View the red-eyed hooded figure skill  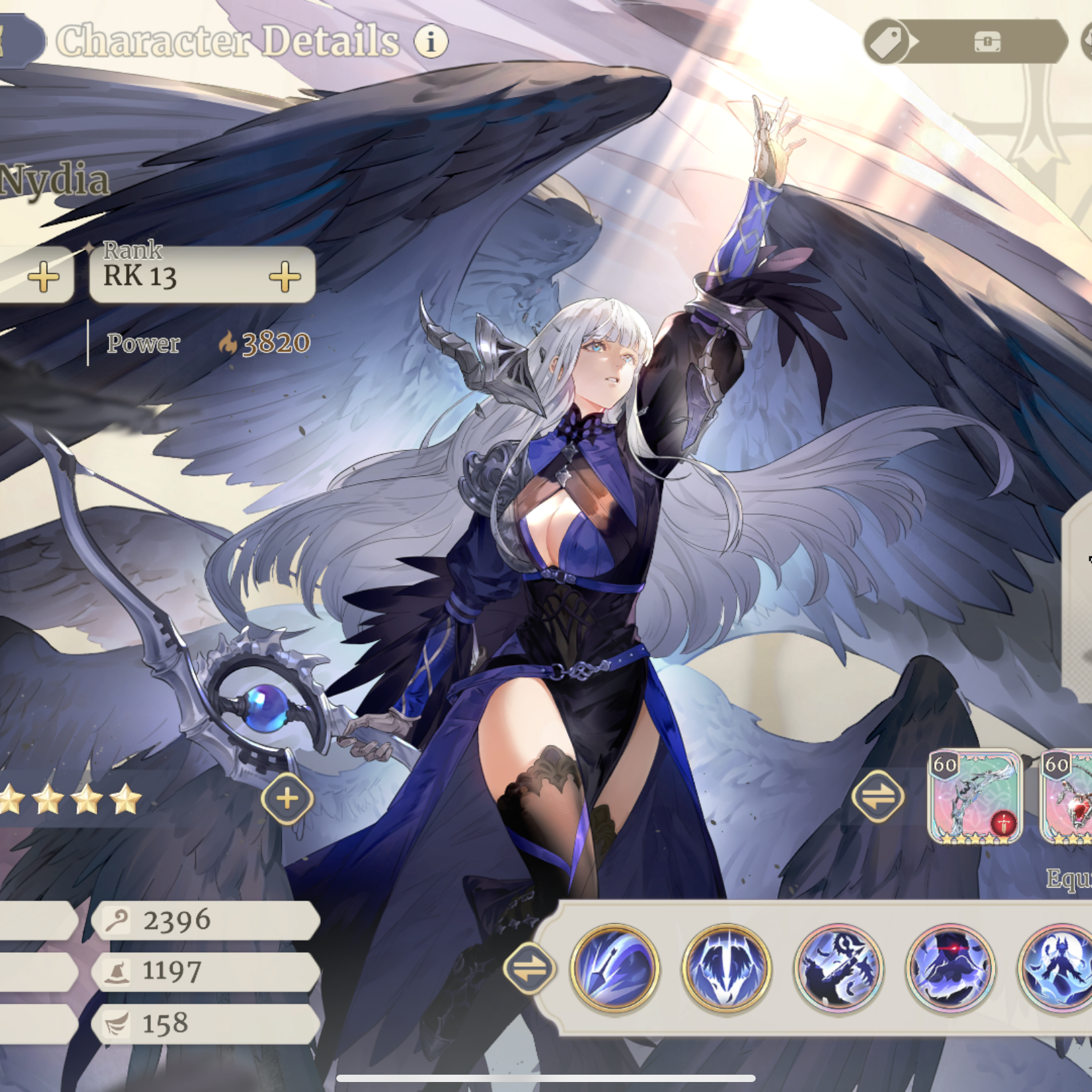(x=950, y=967)
